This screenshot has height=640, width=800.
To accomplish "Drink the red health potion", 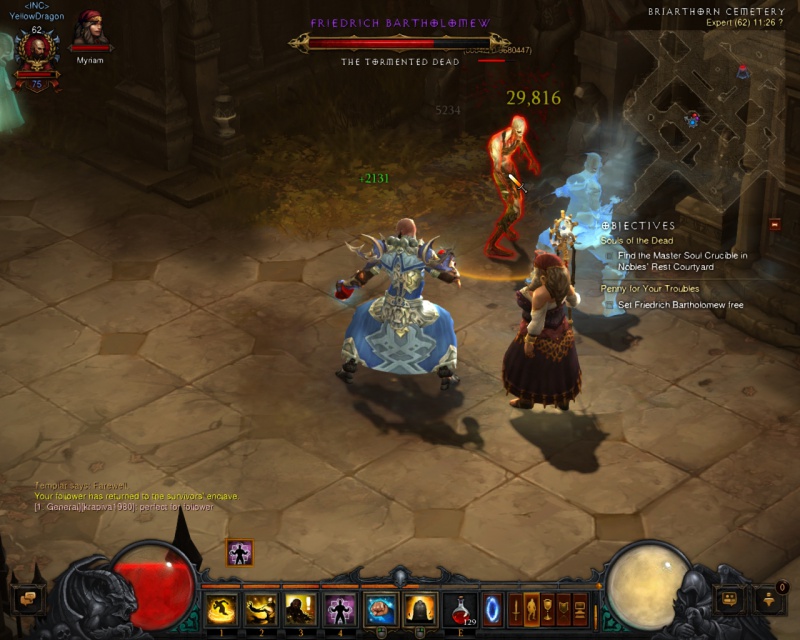I will (460, 608).
